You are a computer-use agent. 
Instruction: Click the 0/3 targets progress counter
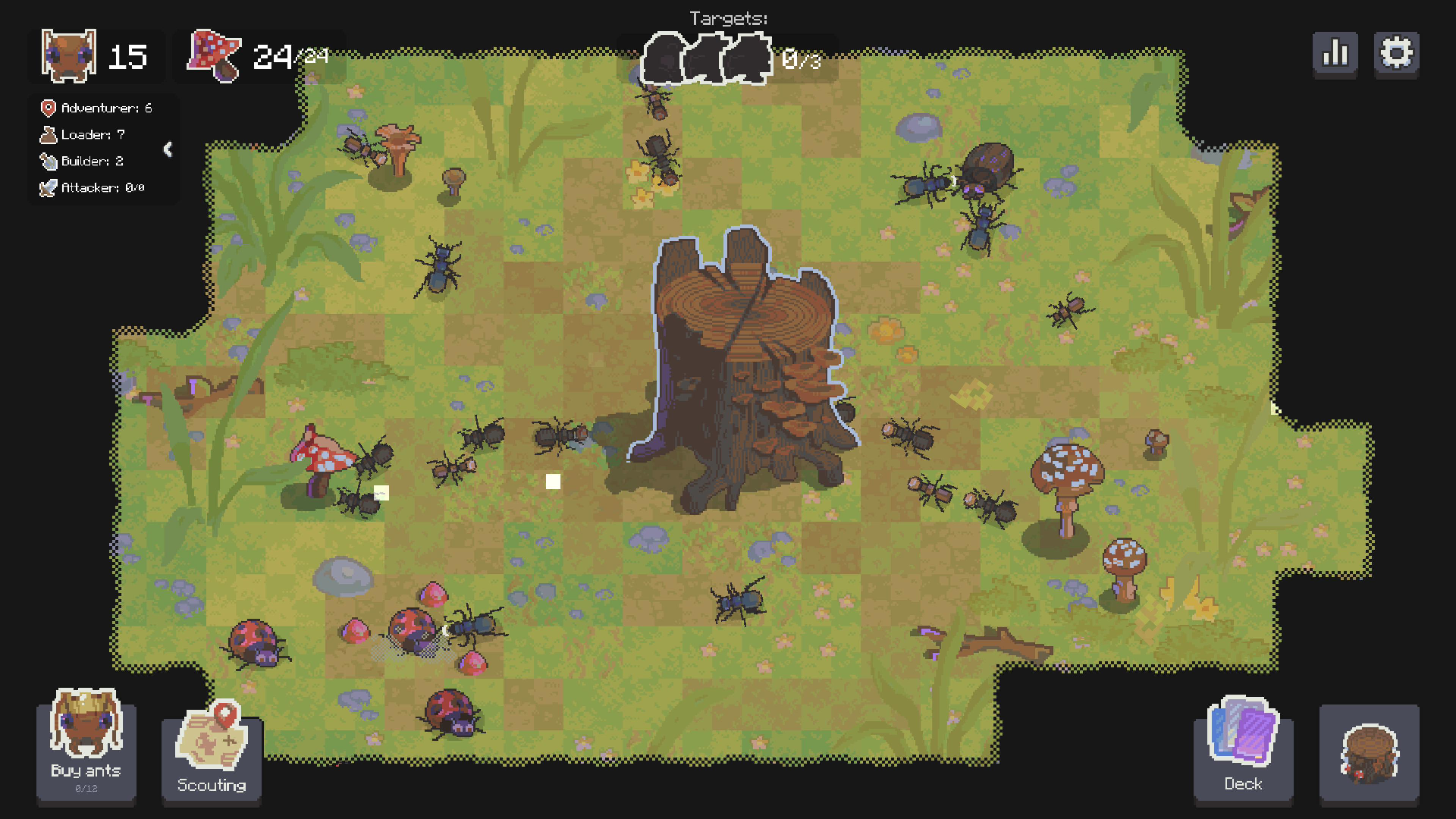800,58
